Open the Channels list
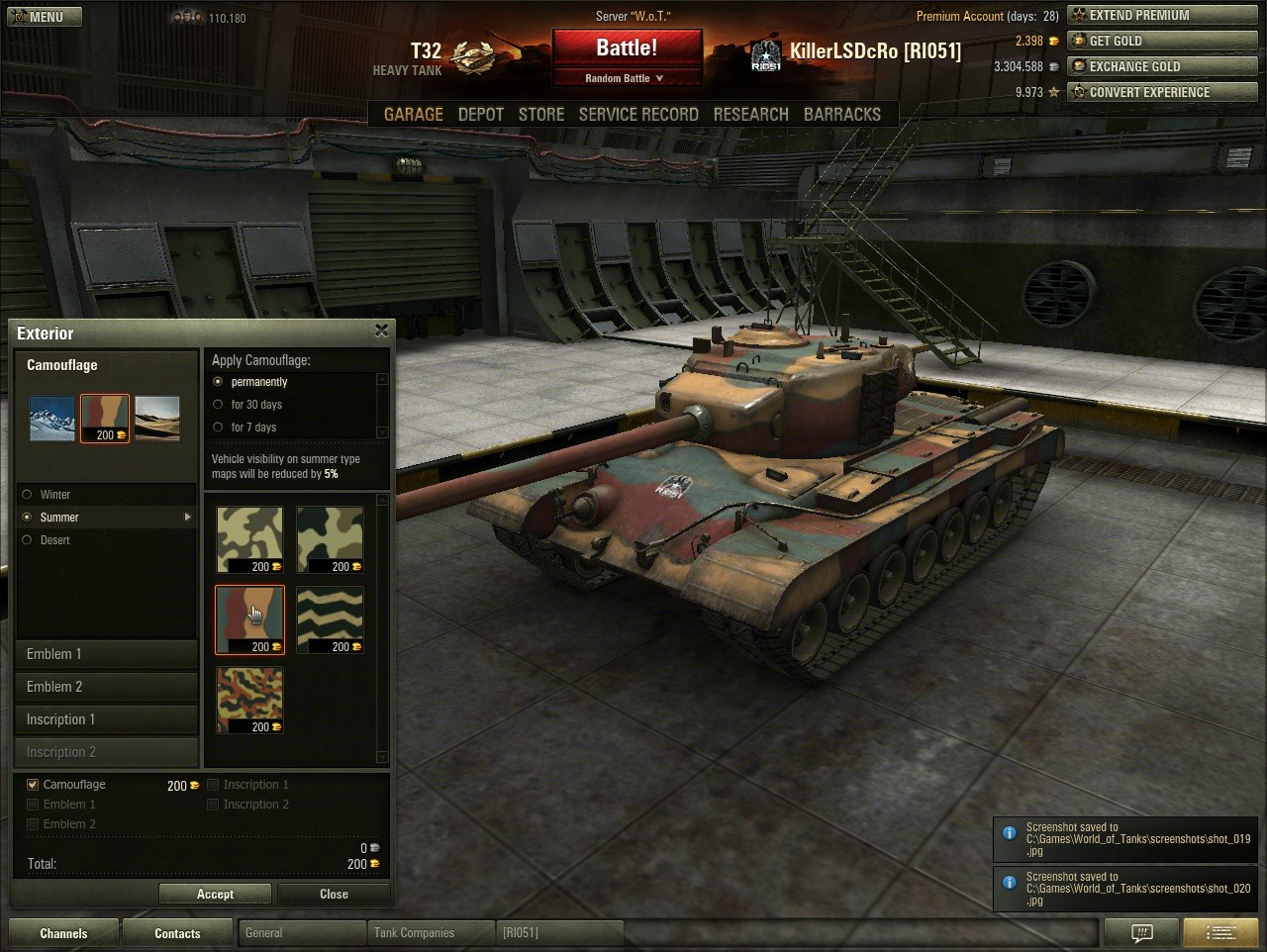1267x952 pixels. click(x=63, y=933)
